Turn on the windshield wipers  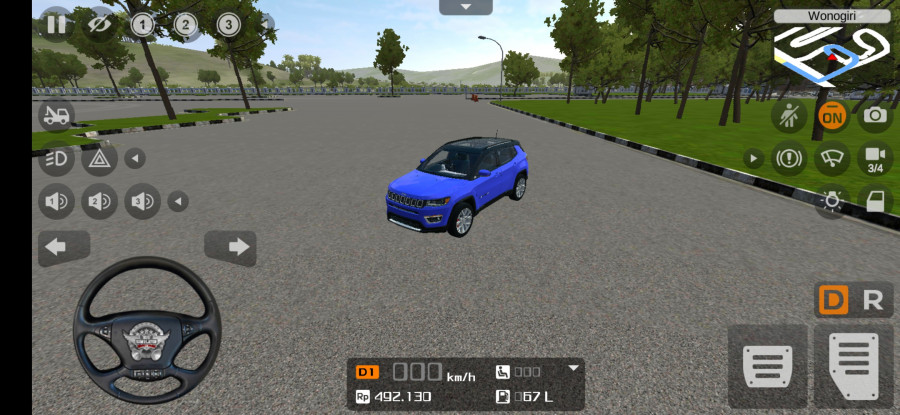tap(831, 158)
